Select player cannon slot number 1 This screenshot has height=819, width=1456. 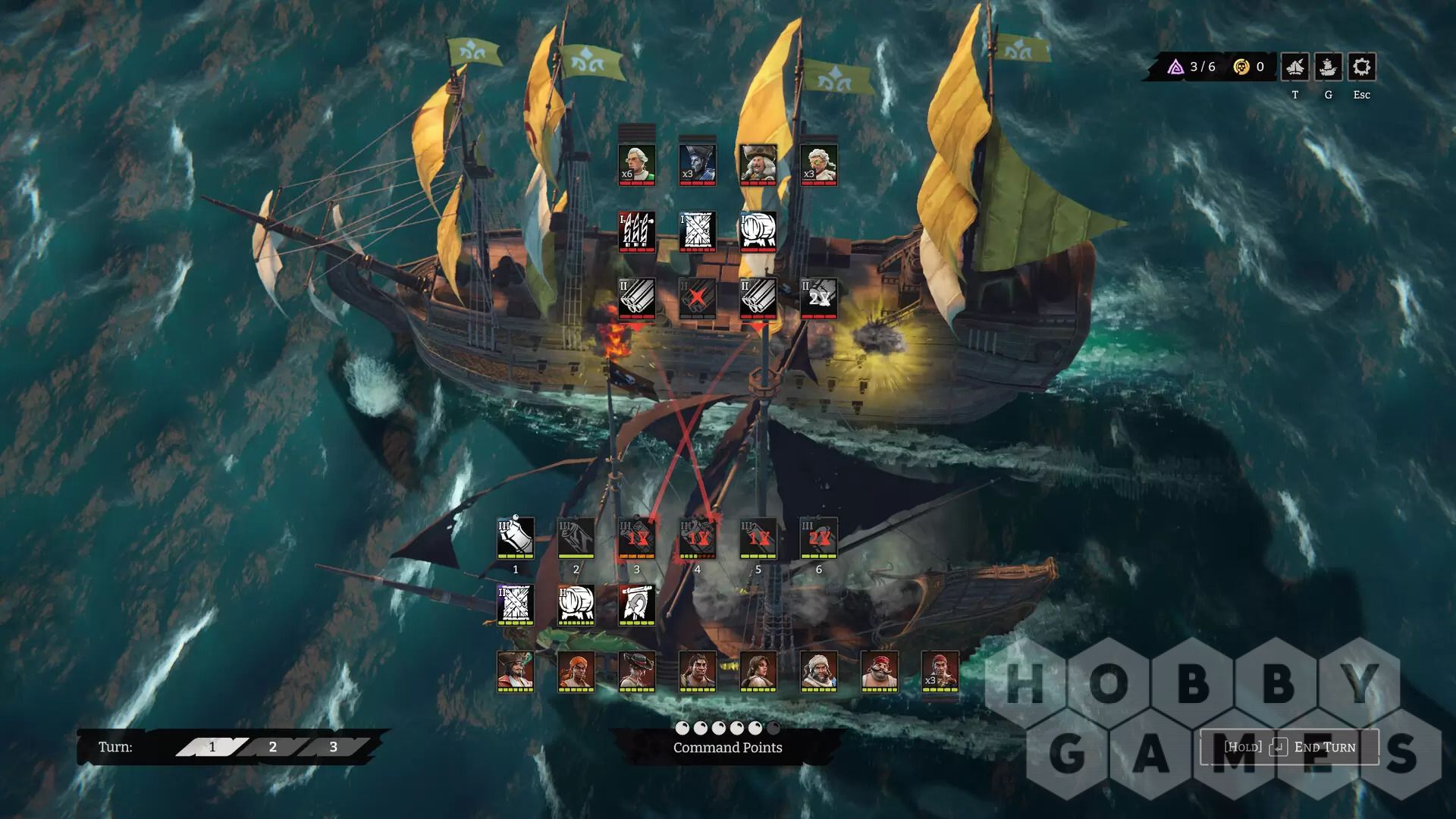[x=516, y=538]
